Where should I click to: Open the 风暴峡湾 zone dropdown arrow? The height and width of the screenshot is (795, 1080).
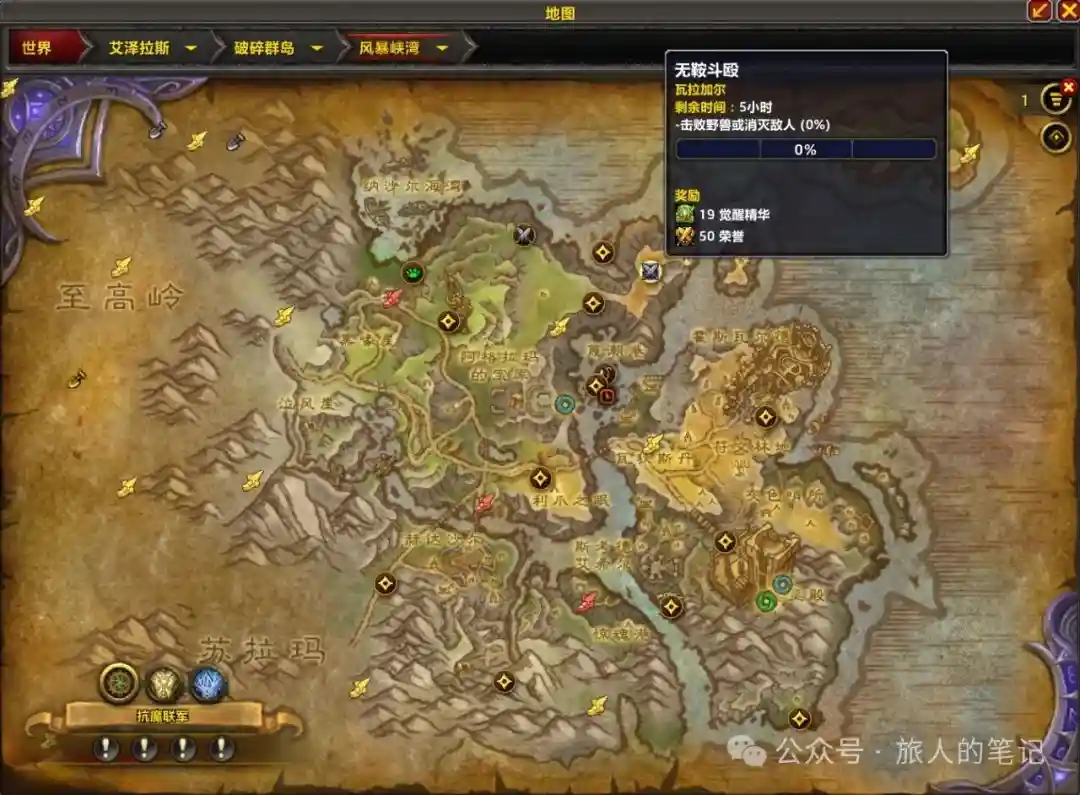coord(441,48)
